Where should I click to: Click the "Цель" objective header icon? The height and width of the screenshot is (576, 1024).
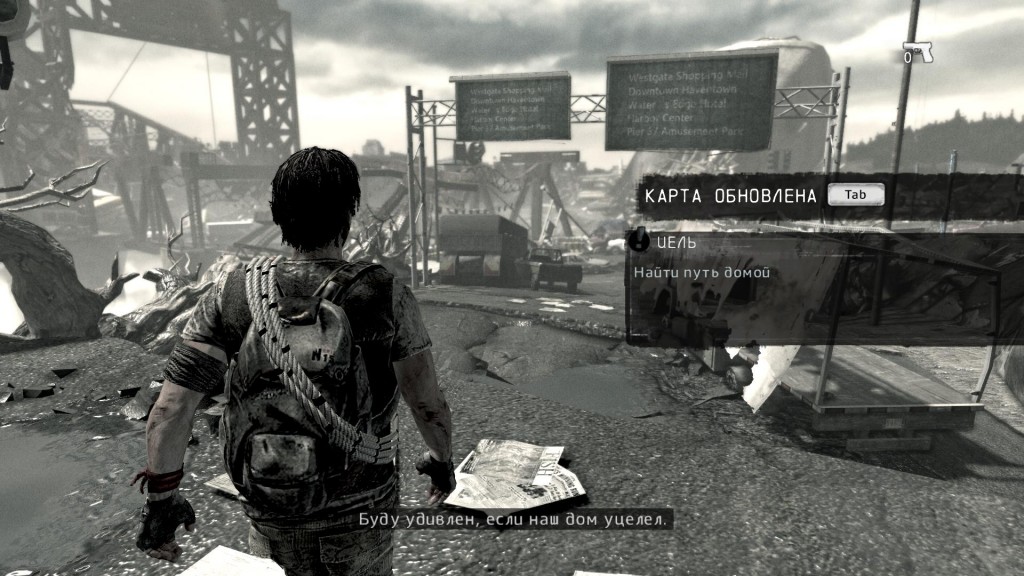click(x=639, y=241)
